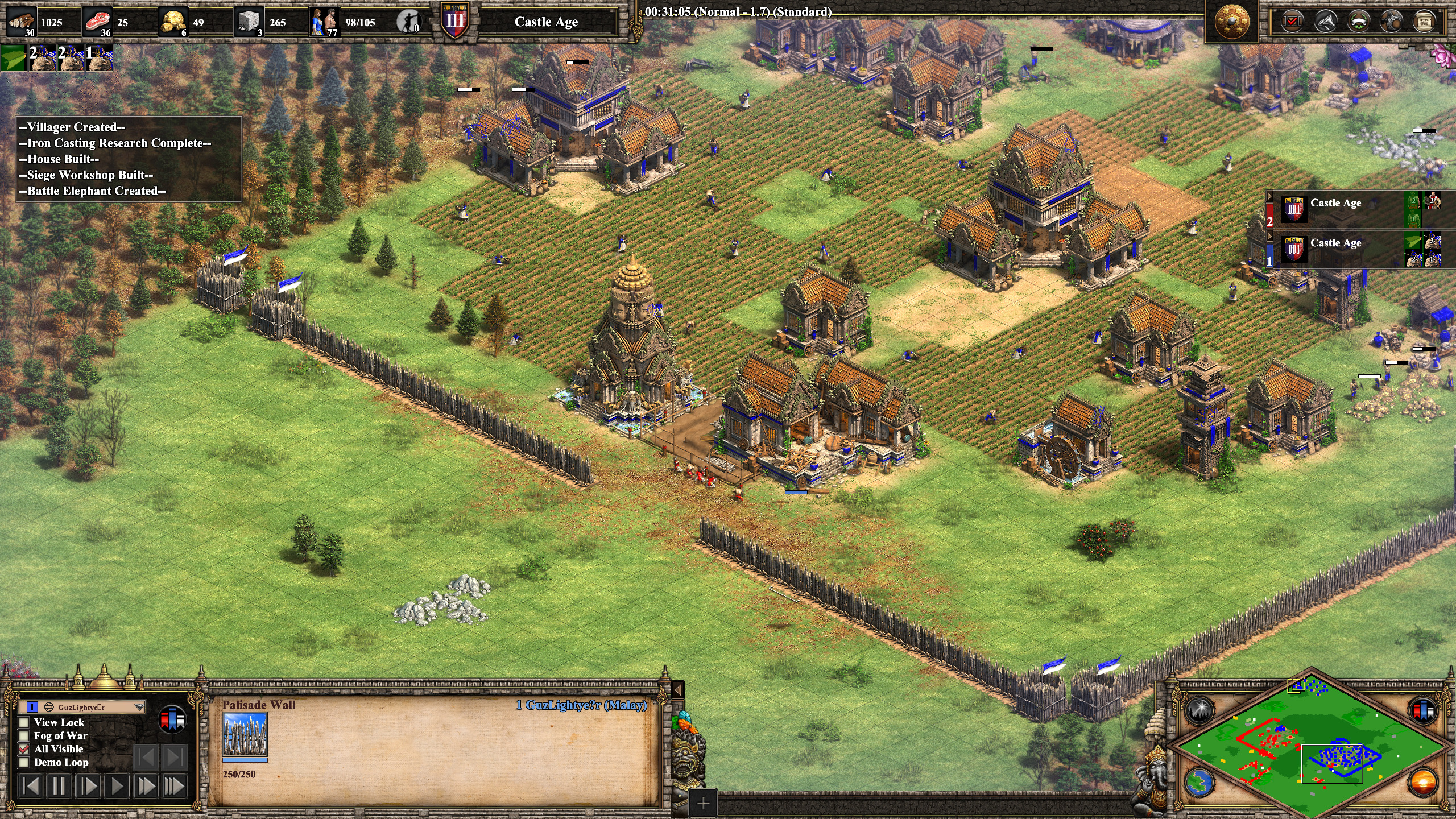This screenshot has width=1456, height=819.
Task: Restart the replay from the beginning
Action: [31, 787]
